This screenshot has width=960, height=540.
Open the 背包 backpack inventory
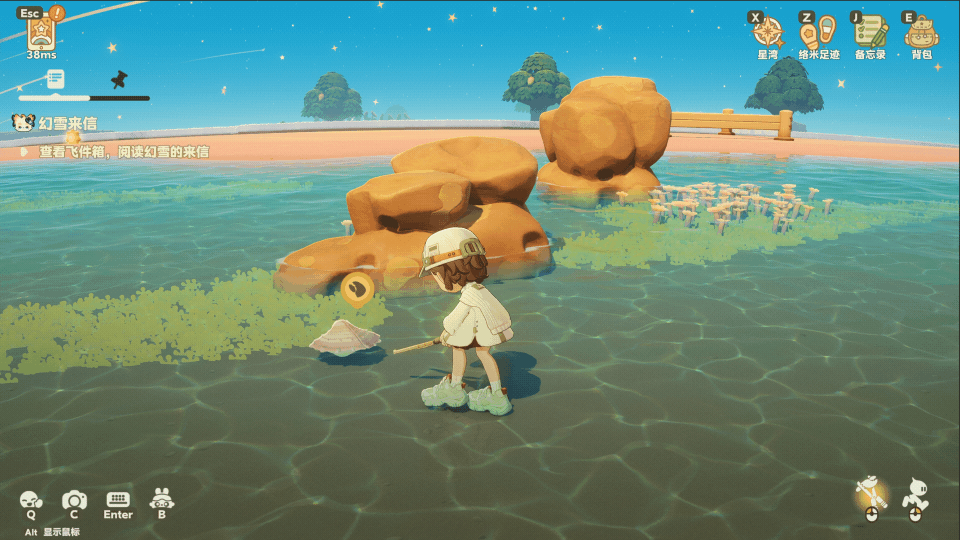point(921,32)
